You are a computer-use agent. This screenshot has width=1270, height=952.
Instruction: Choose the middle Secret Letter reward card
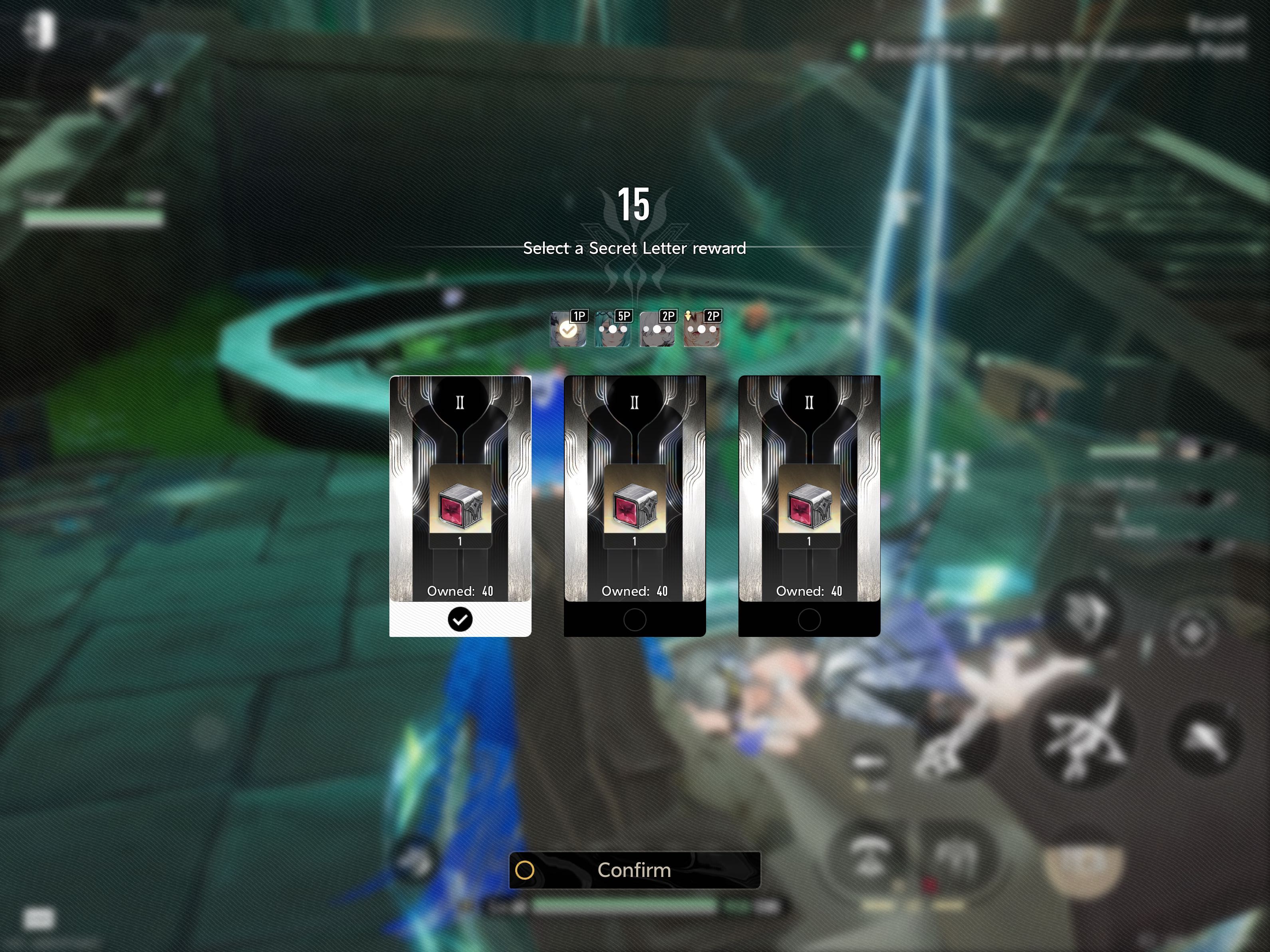tap(635, 505)
